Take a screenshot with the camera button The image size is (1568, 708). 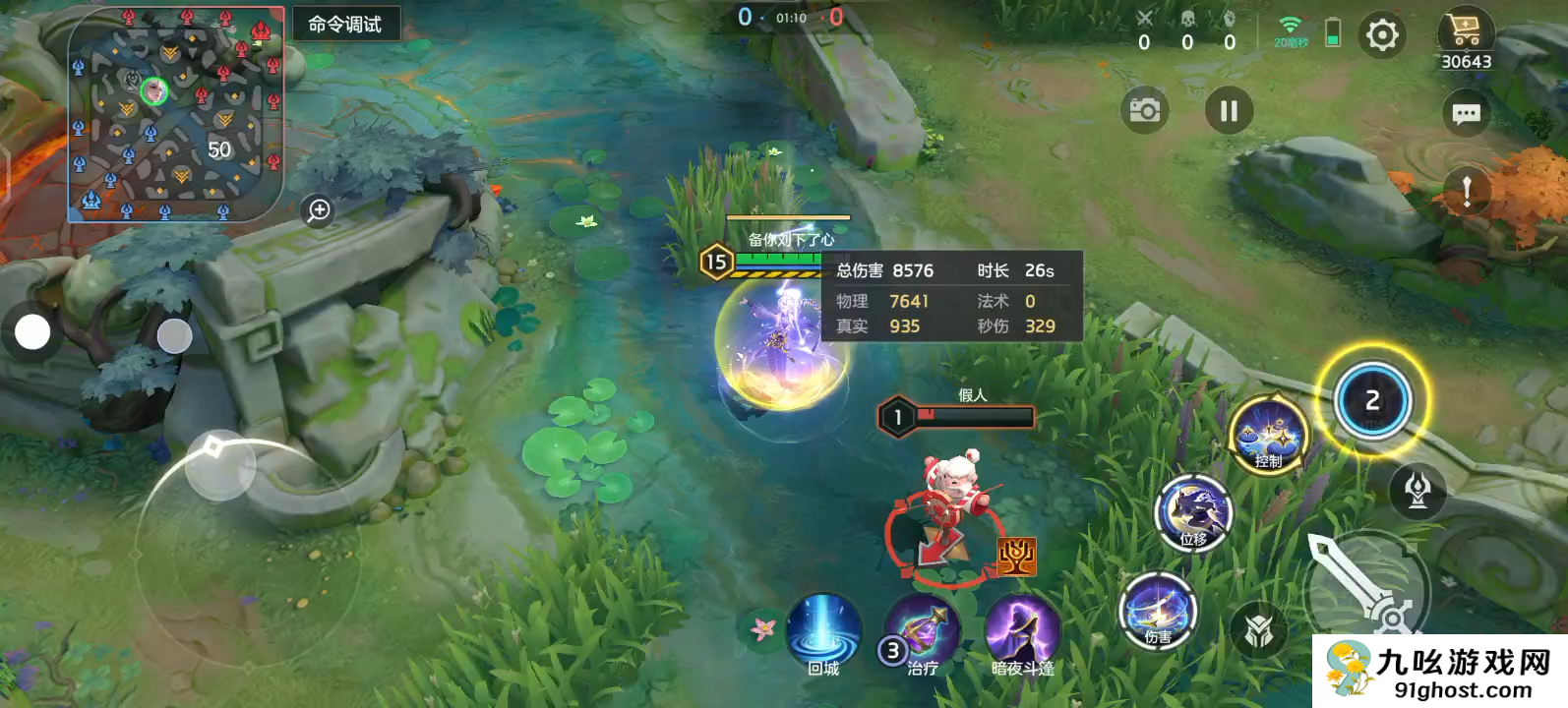tap(1144, 110)
